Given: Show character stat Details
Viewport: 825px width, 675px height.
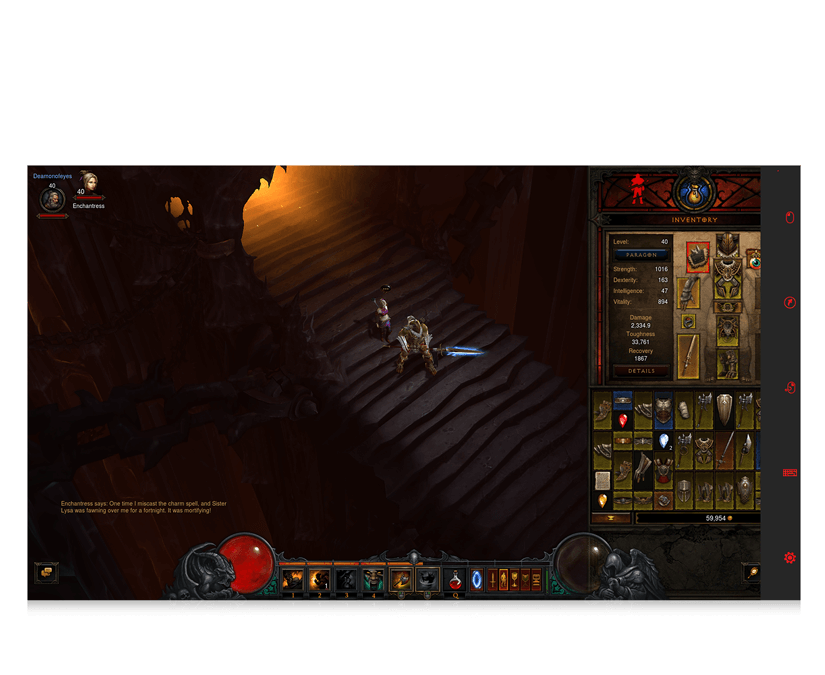Looking at the screenshot, I should [641, 371].
